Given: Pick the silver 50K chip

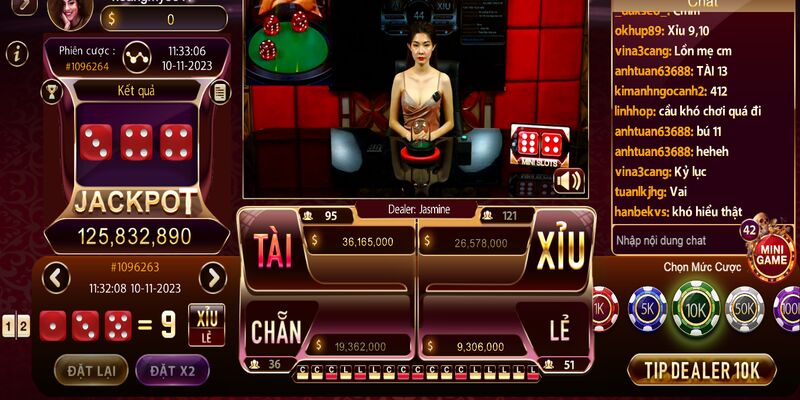Looking at the screenshot, I should pyautogui.click(x=744, y=310).
